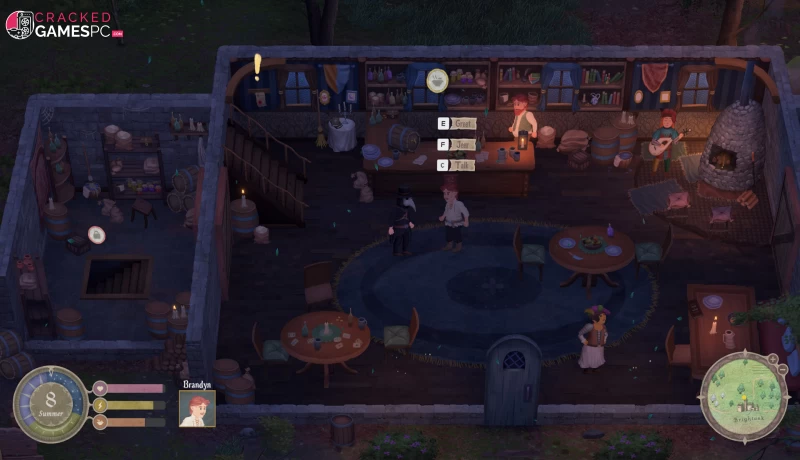Open the Brightoak minimap
The width and height of the screenshot is (800, 460).
click(743, 396)
